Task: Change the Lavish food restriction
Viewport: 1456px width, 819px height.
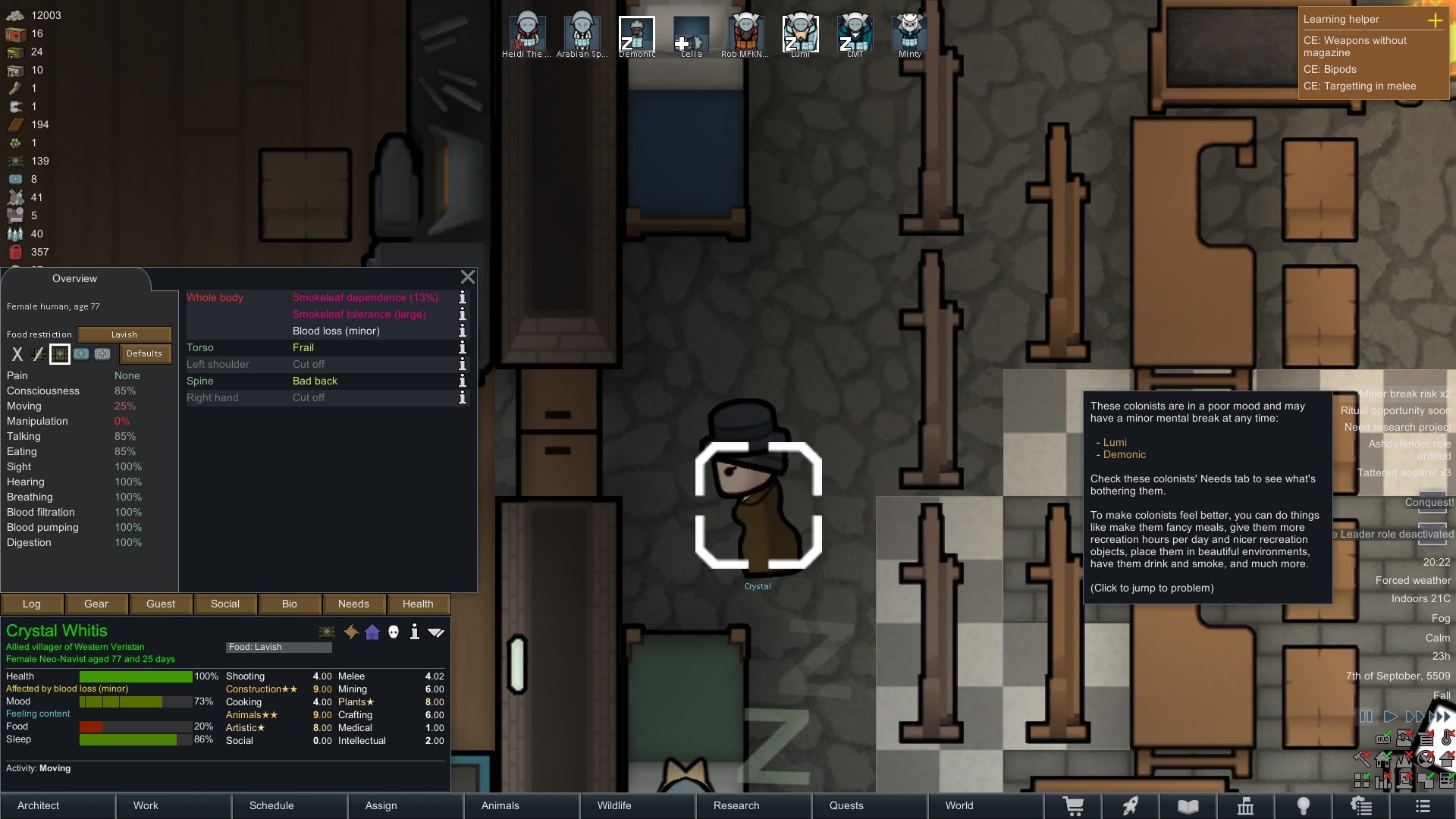Action: [x=124, y=334]
